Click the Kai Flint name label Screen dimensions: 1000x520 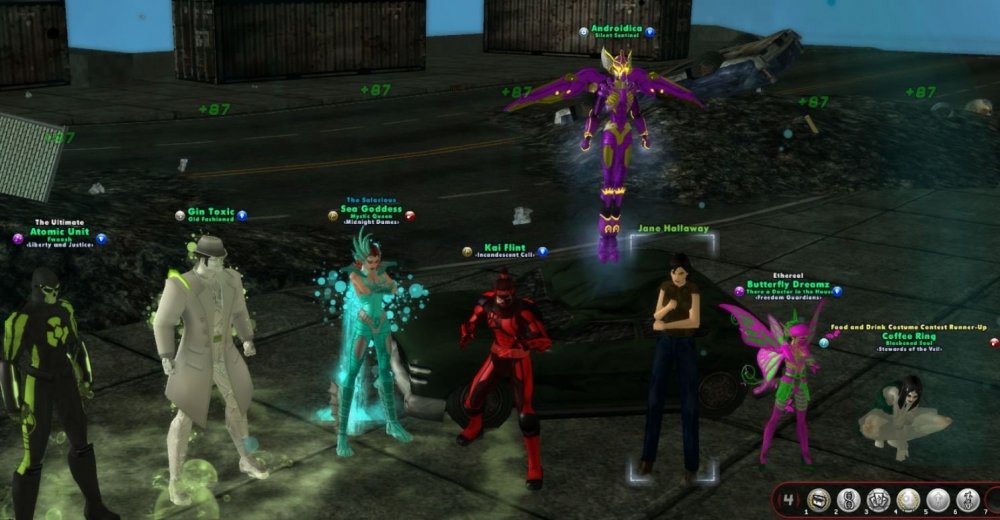coord(505,248)
